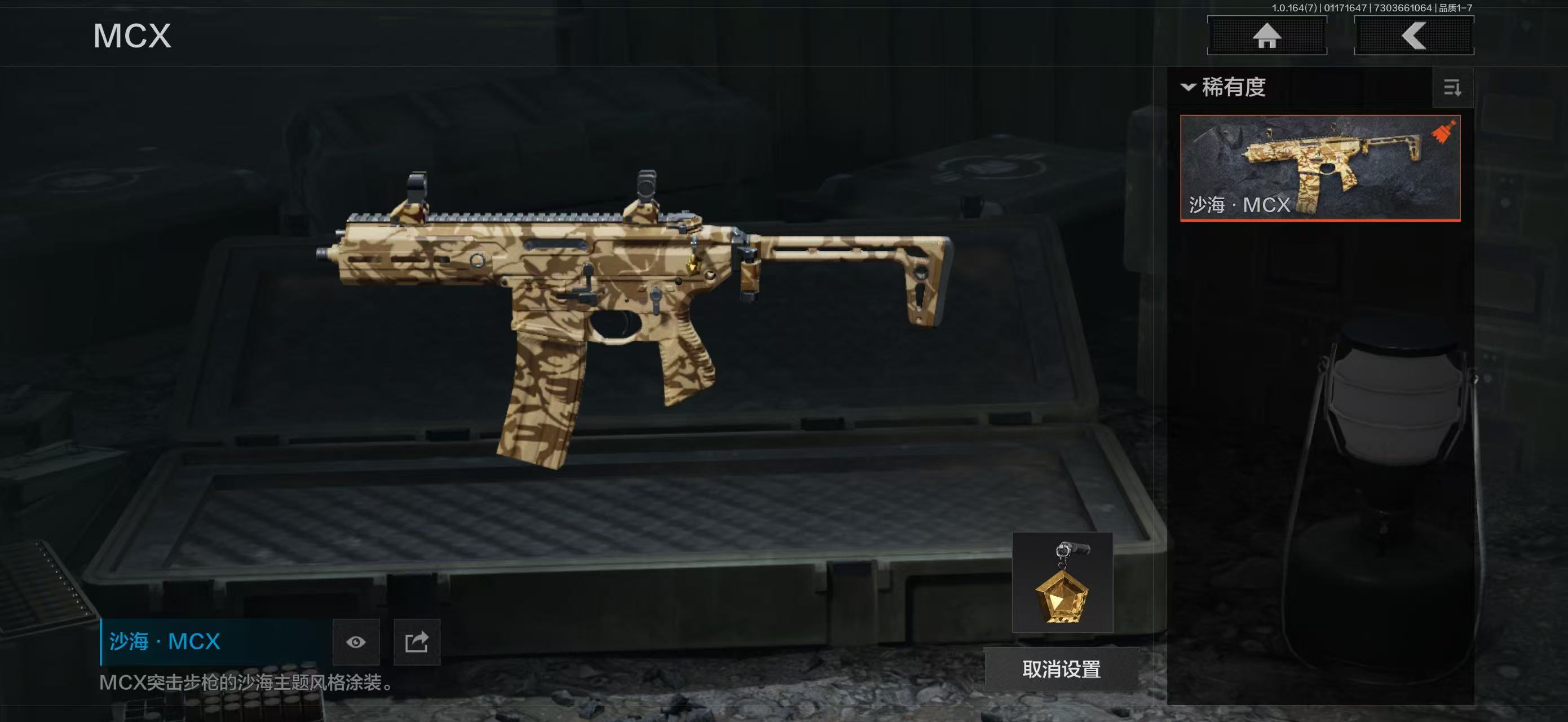
Task: Share the 沙海 · MCX skin
Action: point(417,642)
